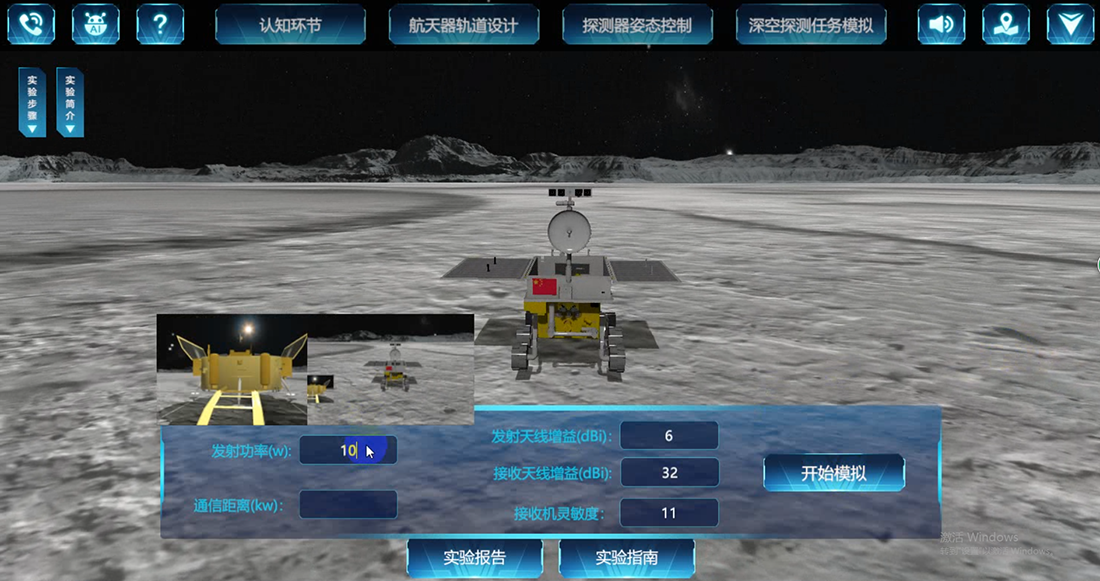Image resolution: width=1100 pixels, height=581 pixels.
Task: Select the 通信距离 input field
Action: 347,504
